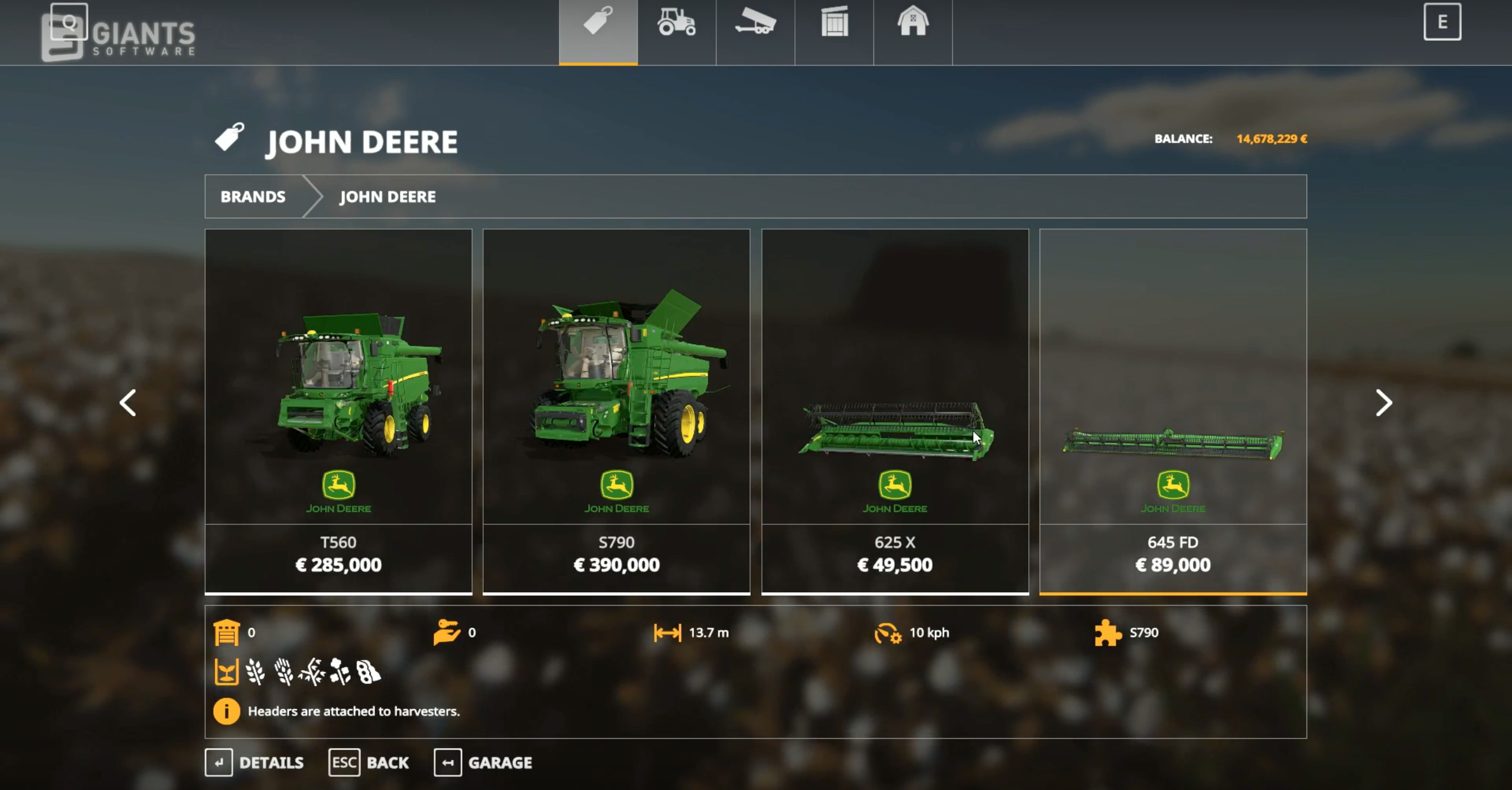This screenshot has height=790, width=1512.
Task: Open the Garage
Action: 484,763
